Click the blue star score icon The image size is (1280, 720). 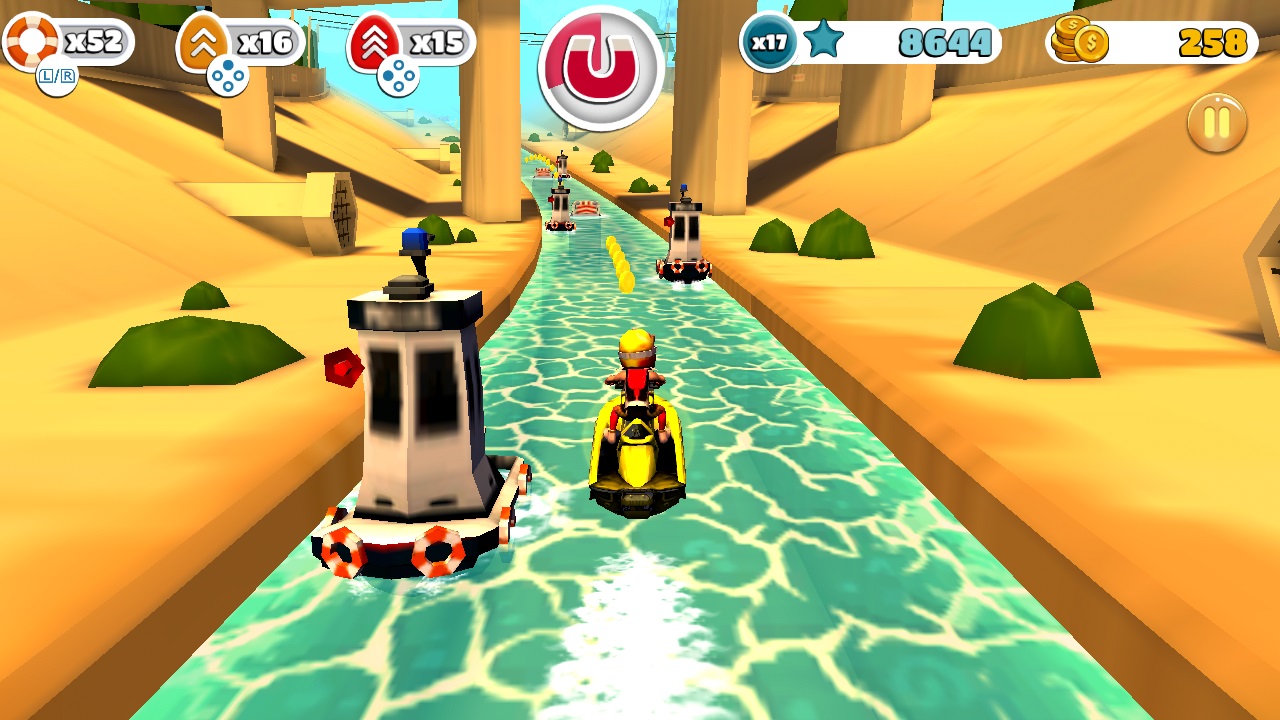[x=822, y=42]
